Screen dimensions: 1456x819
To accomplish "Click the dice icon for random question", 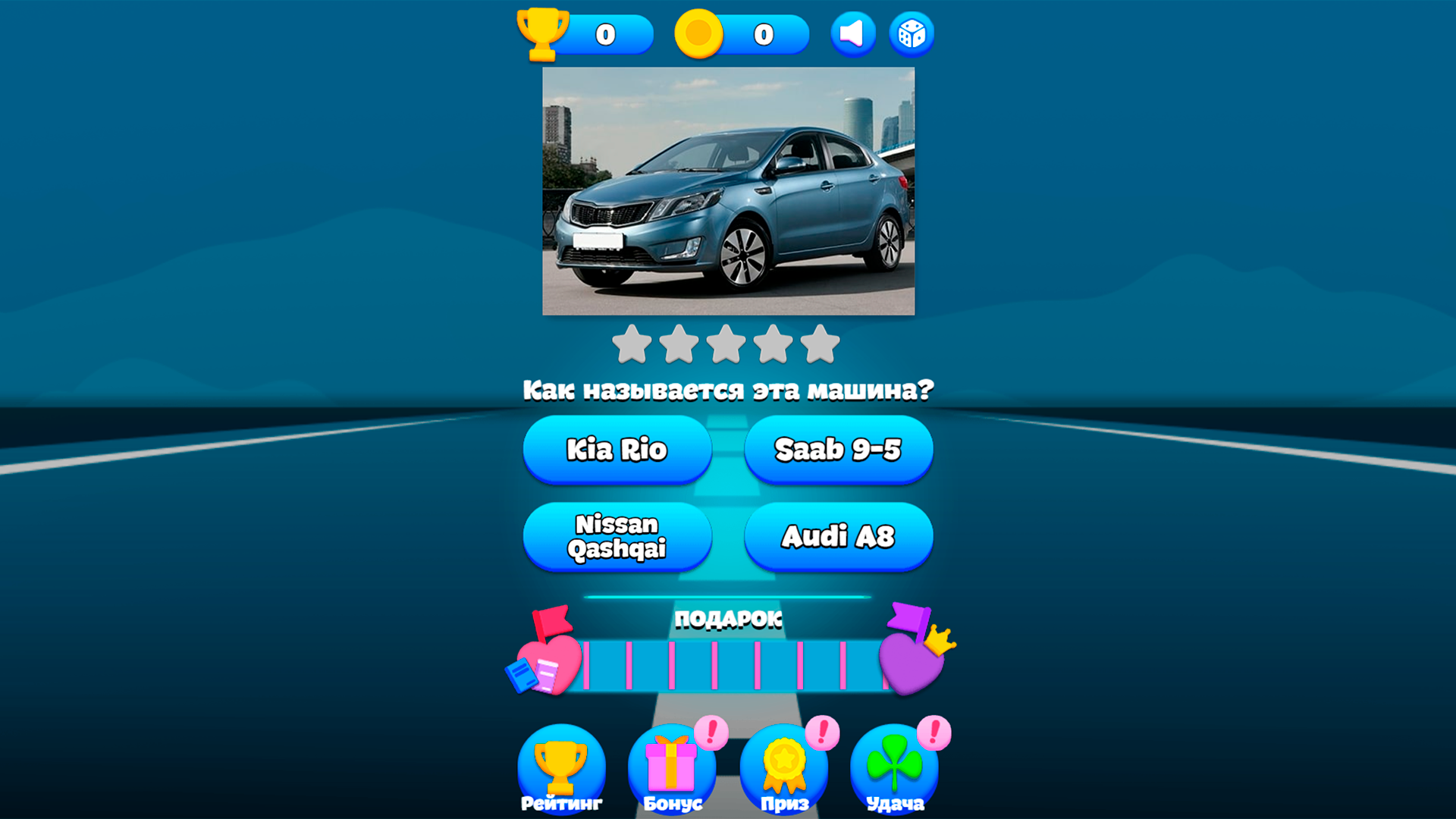I will [910, 33].
